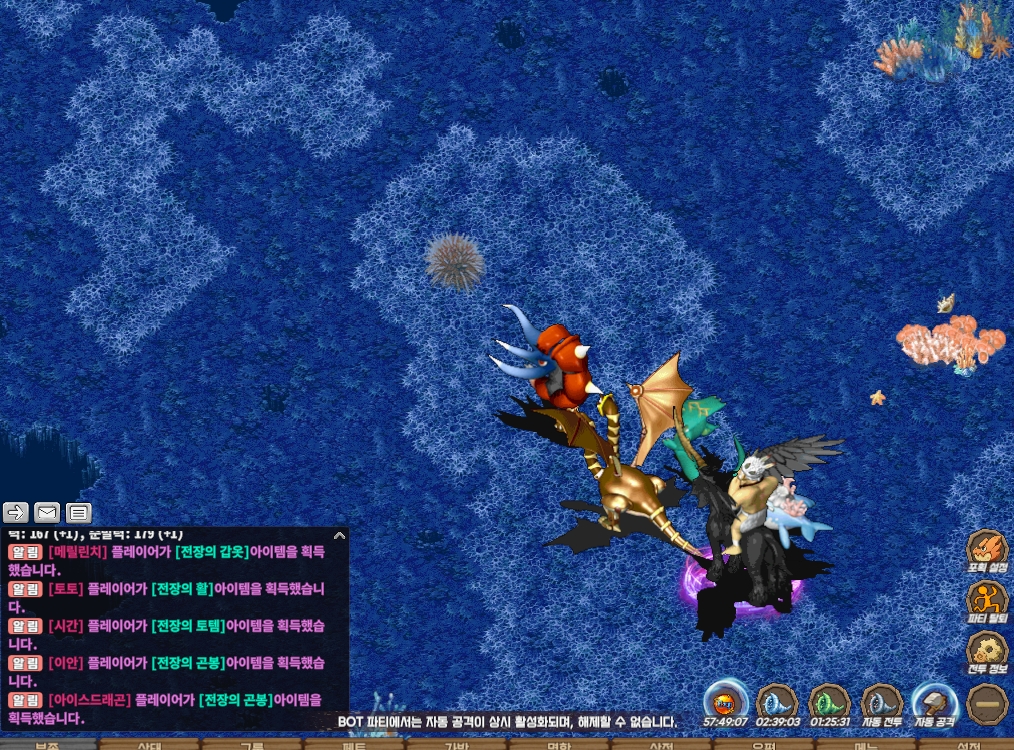
Task: Open the mailbox envelope button
Action: (x=47, y=513)
